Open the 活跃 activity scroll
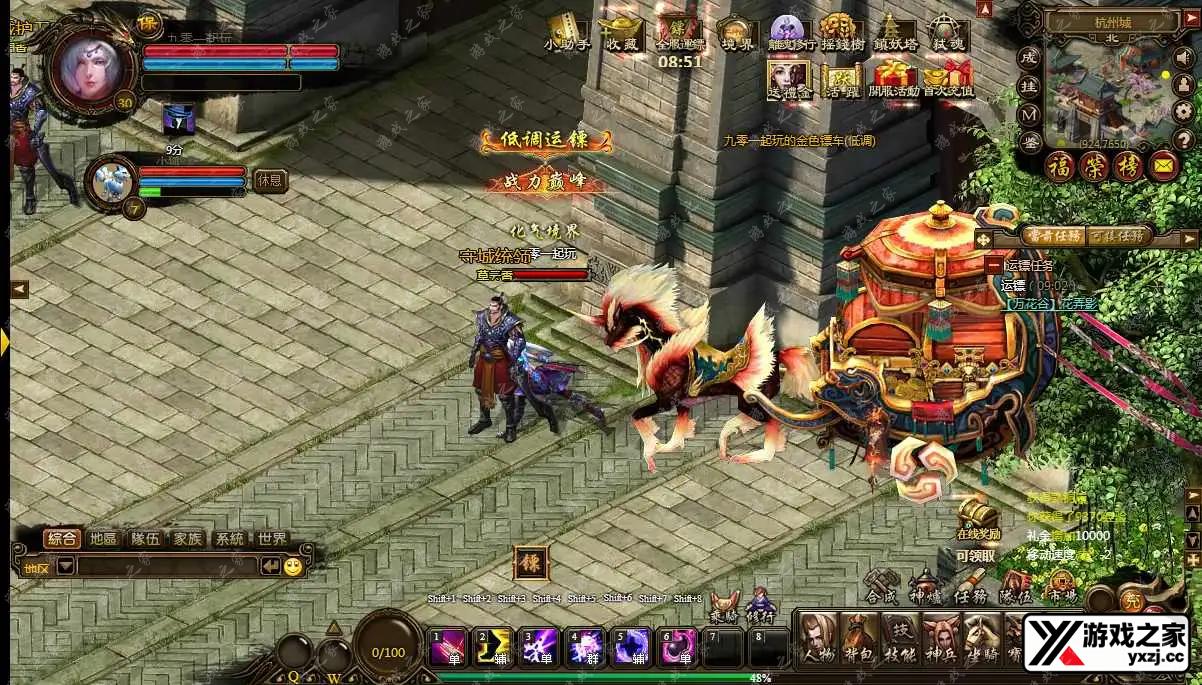The width and height of the screenshot is (1202, 685). click(841, 78)
